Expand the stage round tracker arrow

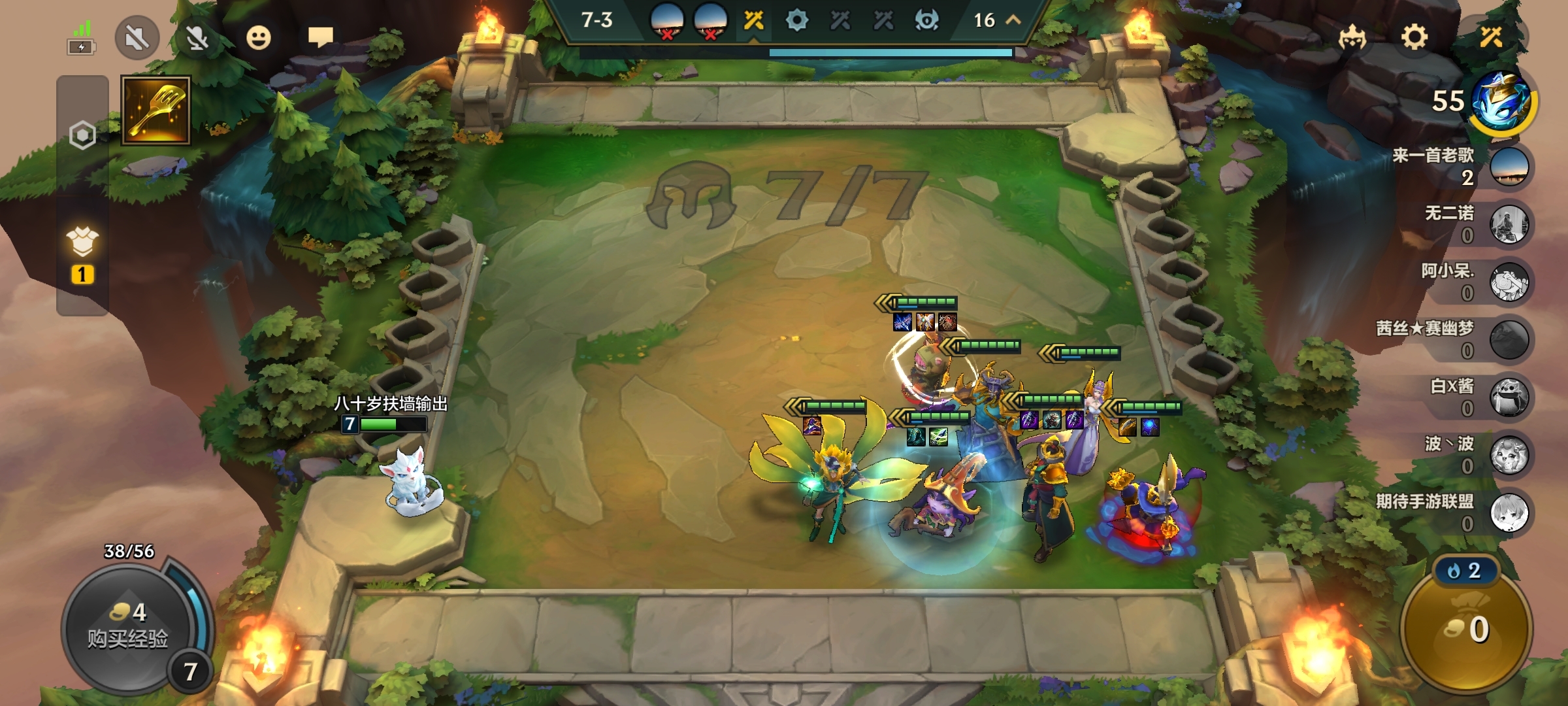point(1013,20)
